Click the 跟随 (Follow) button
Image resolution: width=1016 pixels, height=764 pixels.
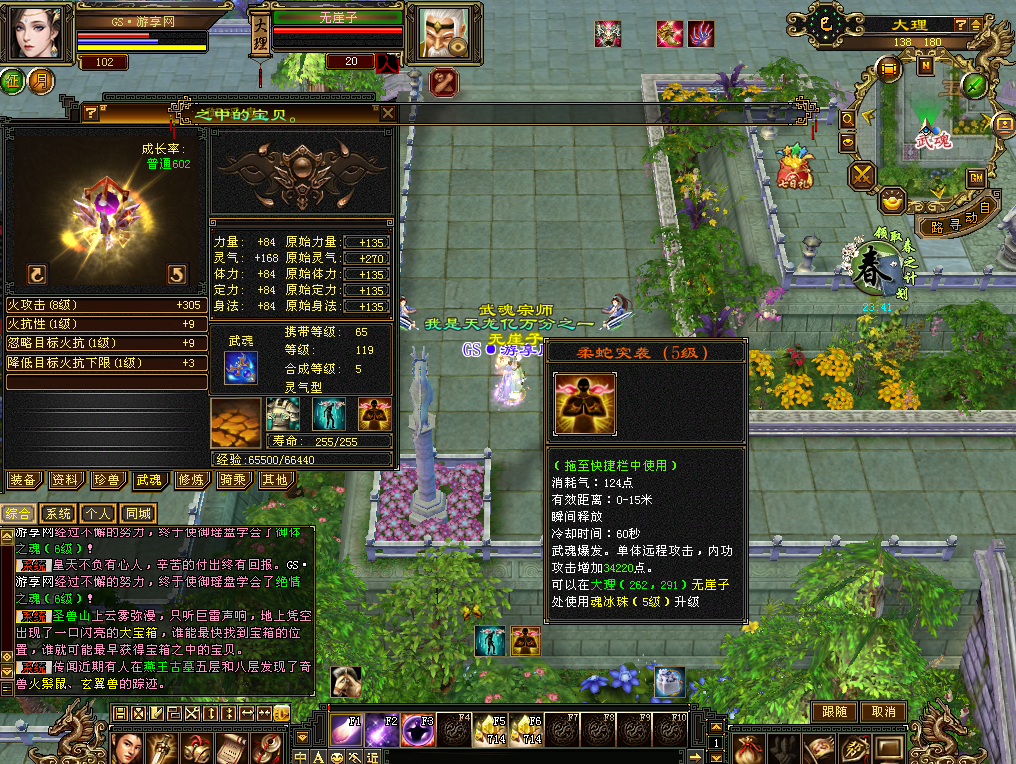[x=836, y=712]
